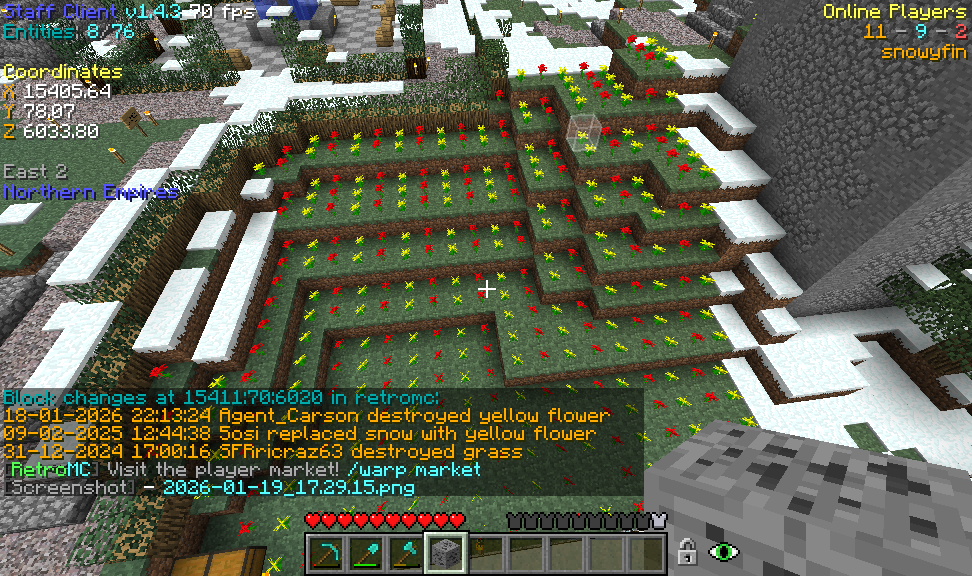Screen dimensions: 972x576
Task: Select the diamond axe hotbar slot
Action: [x=405, y=552]
